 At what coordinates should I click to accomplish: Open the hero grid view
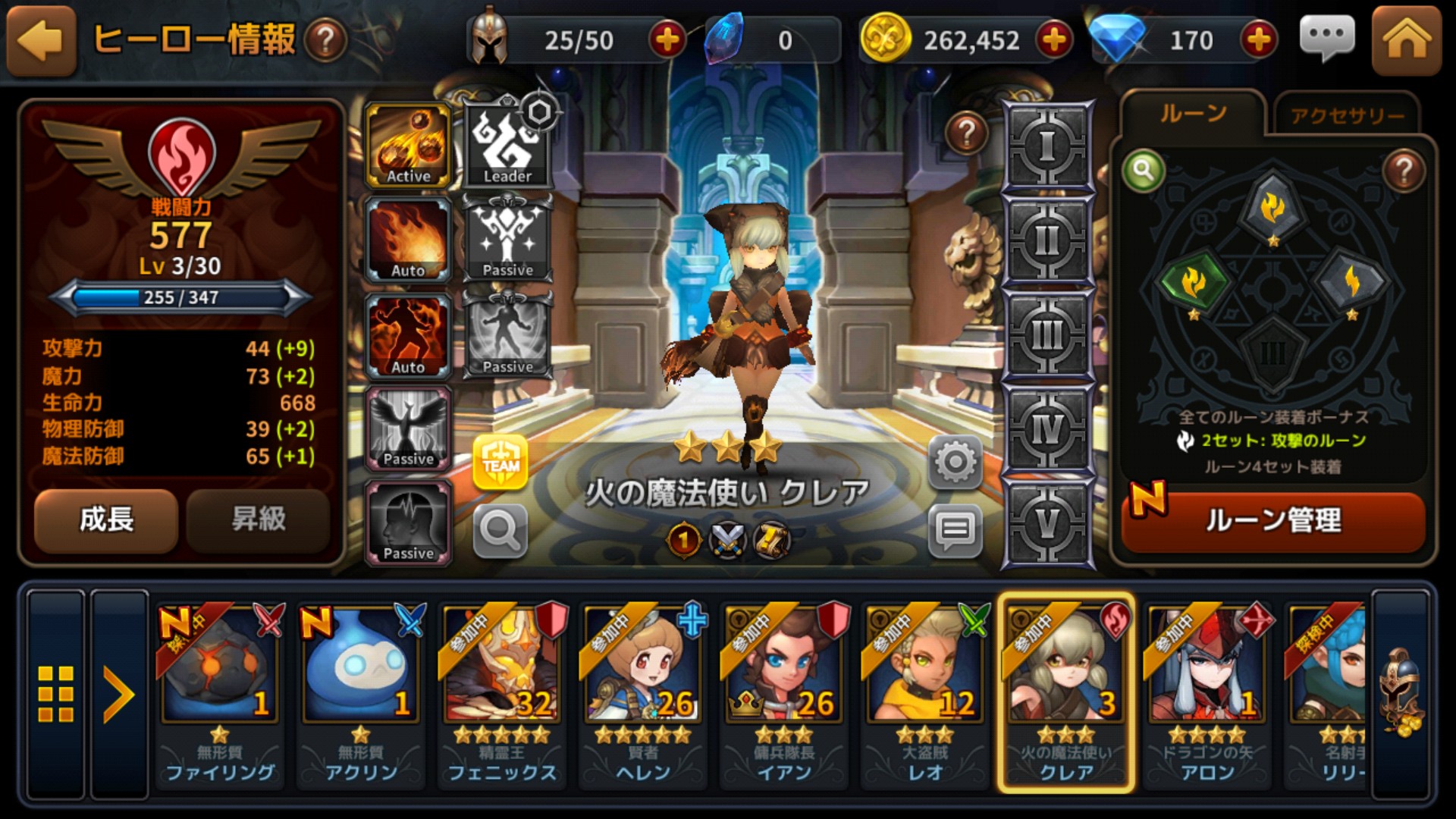coord(56,694)
